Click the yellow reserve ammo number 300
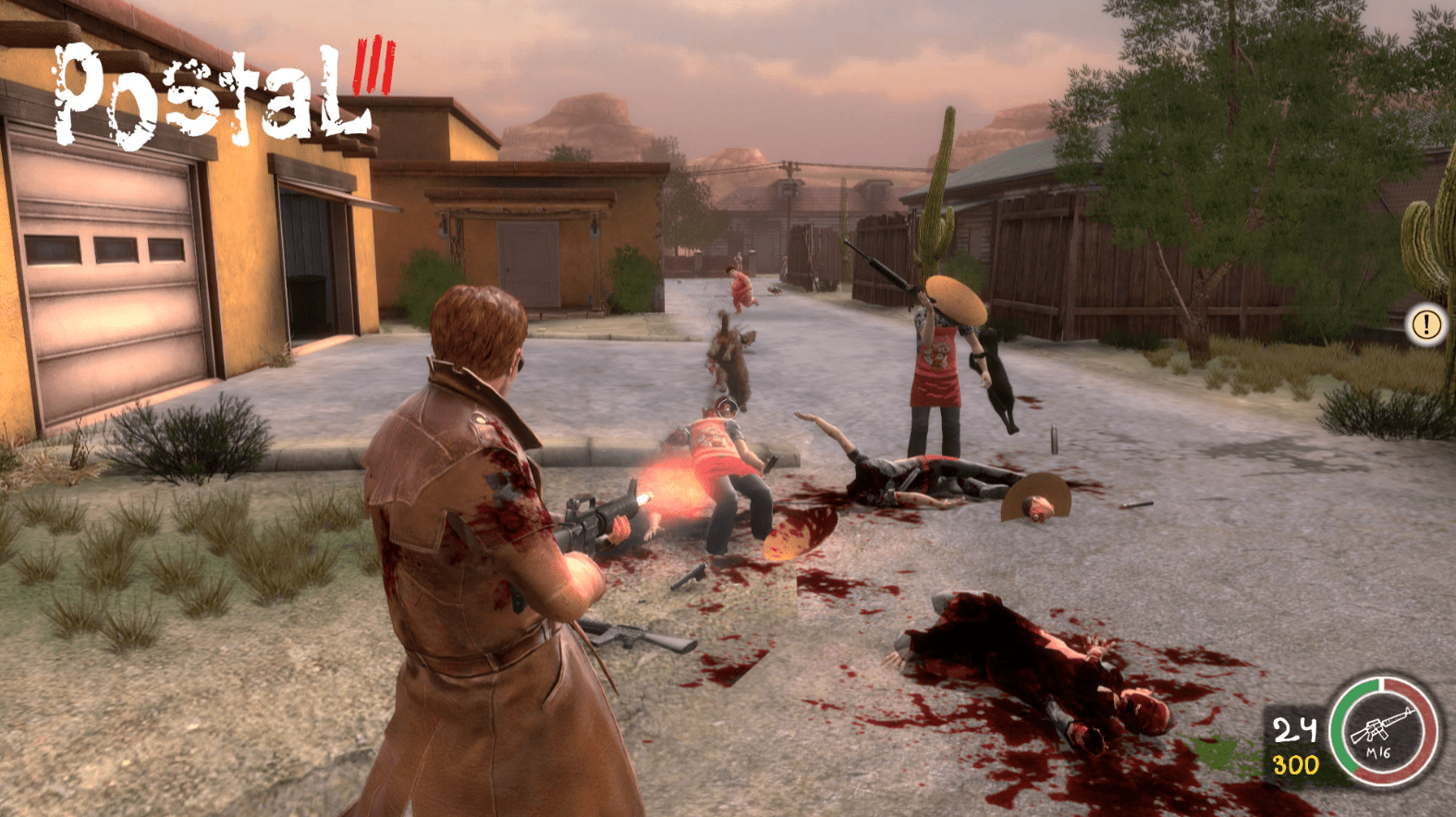The width and height of the screenshot is (1456, 817). [x=1297, y=762]
